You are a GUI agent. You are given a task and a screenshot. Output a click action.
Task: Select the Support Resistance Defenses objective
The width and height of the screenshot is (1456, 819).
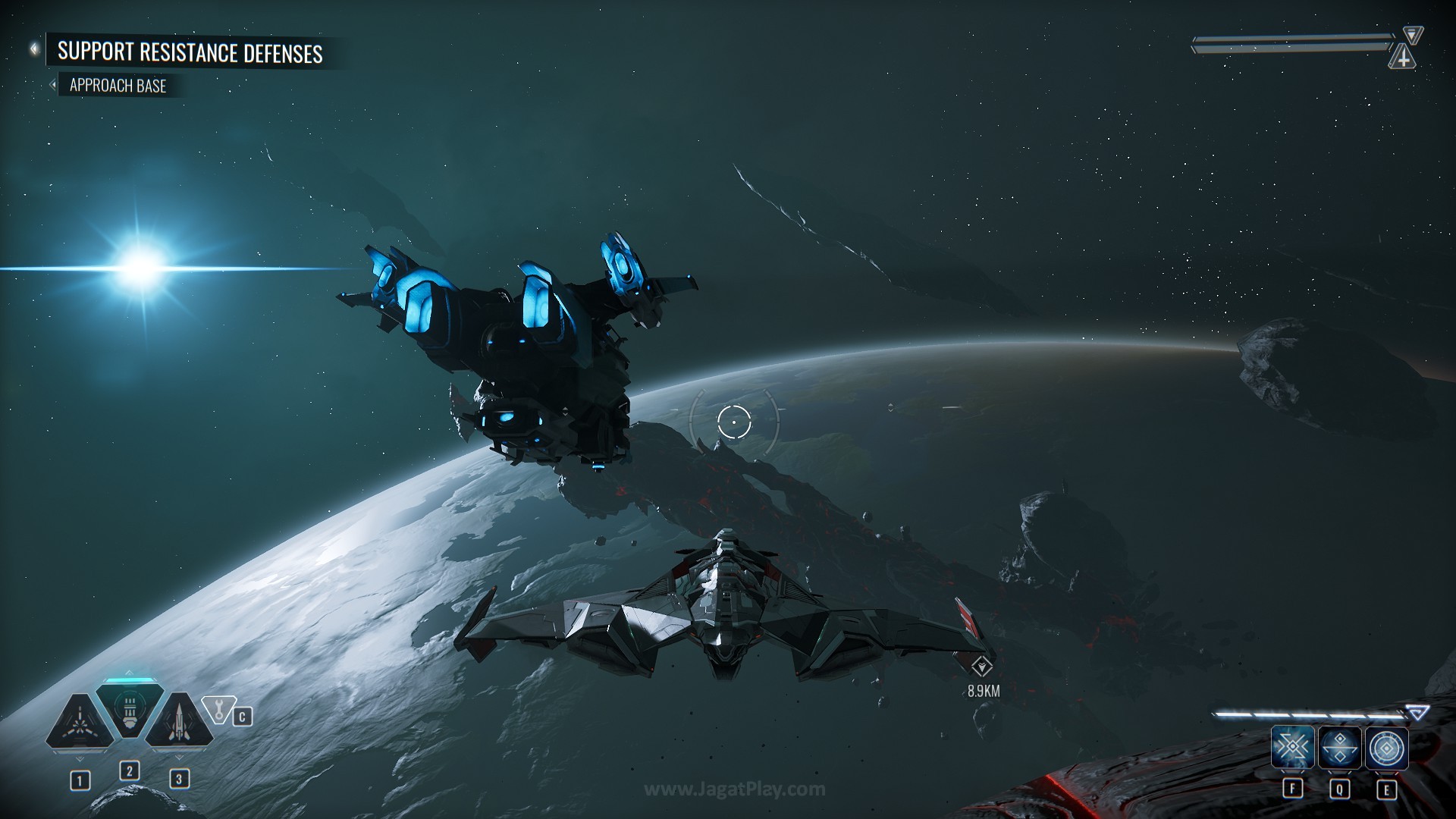[190, 52]
